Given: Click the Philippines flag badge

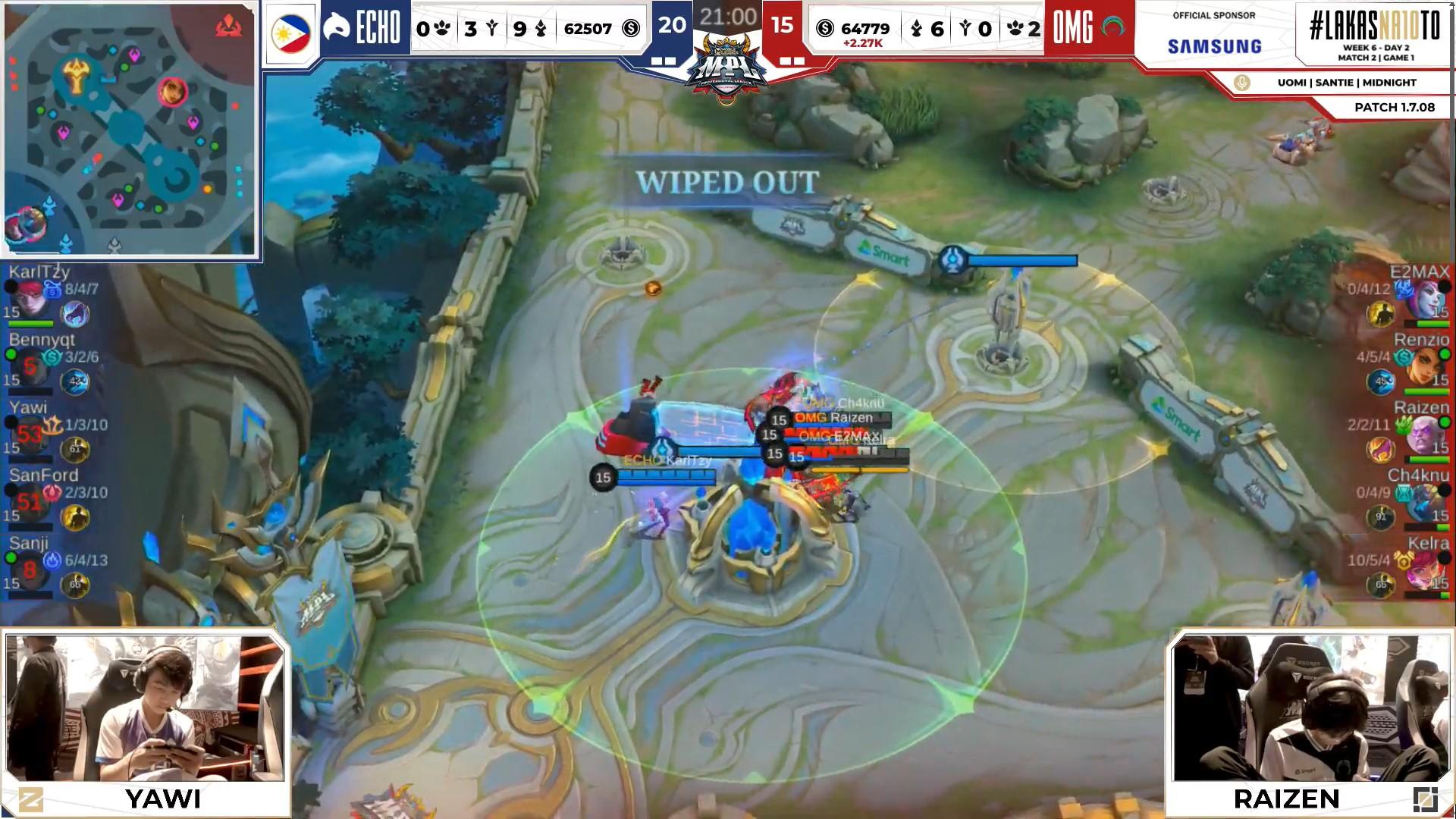Looking at the screenshot, I should [290, 35].
